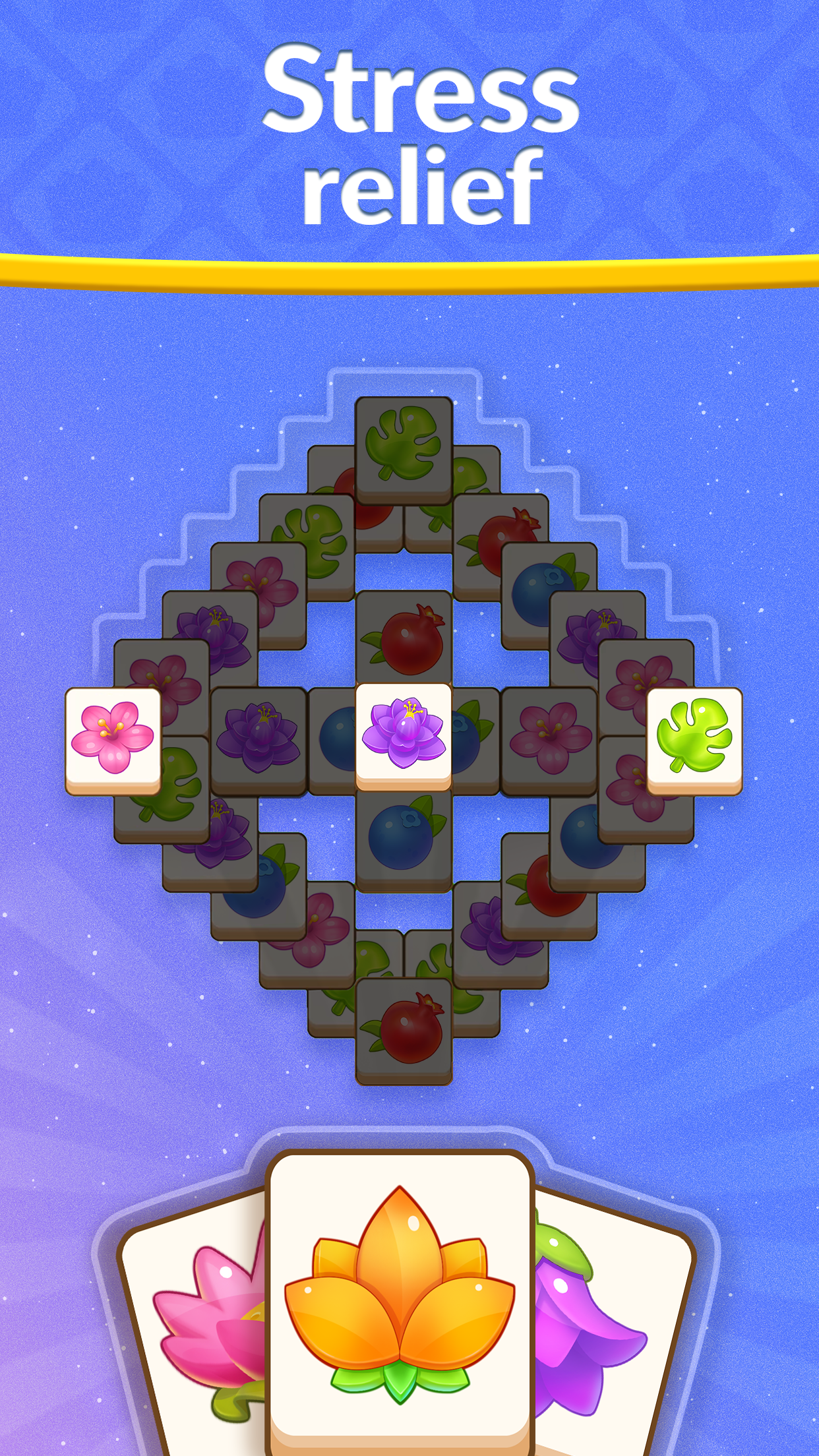This screenshot has width=819, height=1456.
Task: Select the bright pink flower tile
Action: pos(113,739)
